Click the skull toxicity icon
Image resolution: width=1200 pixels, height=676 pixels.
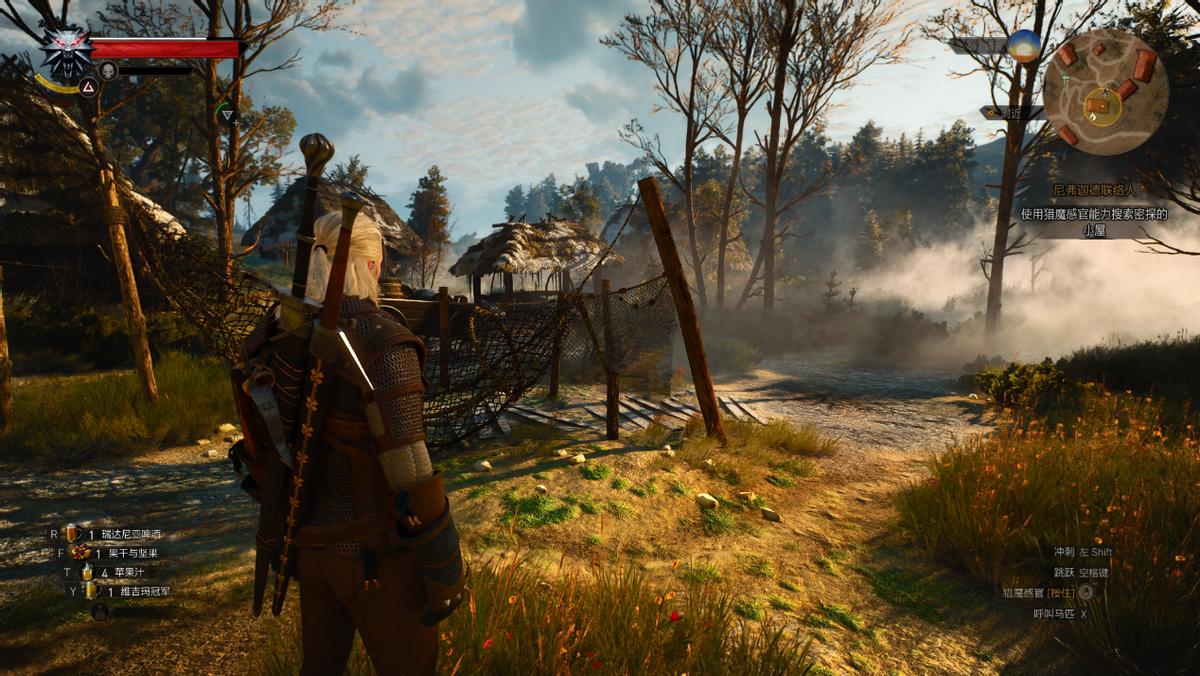(108, 71)
